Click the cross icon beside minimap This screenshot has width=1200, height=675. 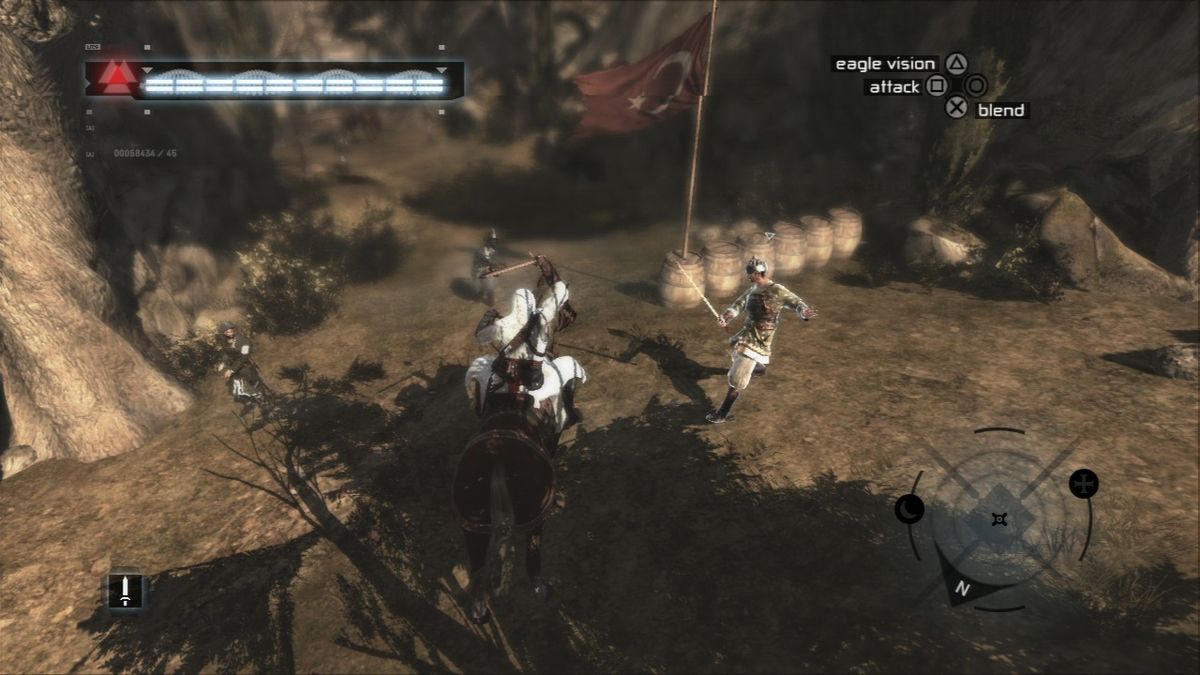click(x=1083, y=484)
